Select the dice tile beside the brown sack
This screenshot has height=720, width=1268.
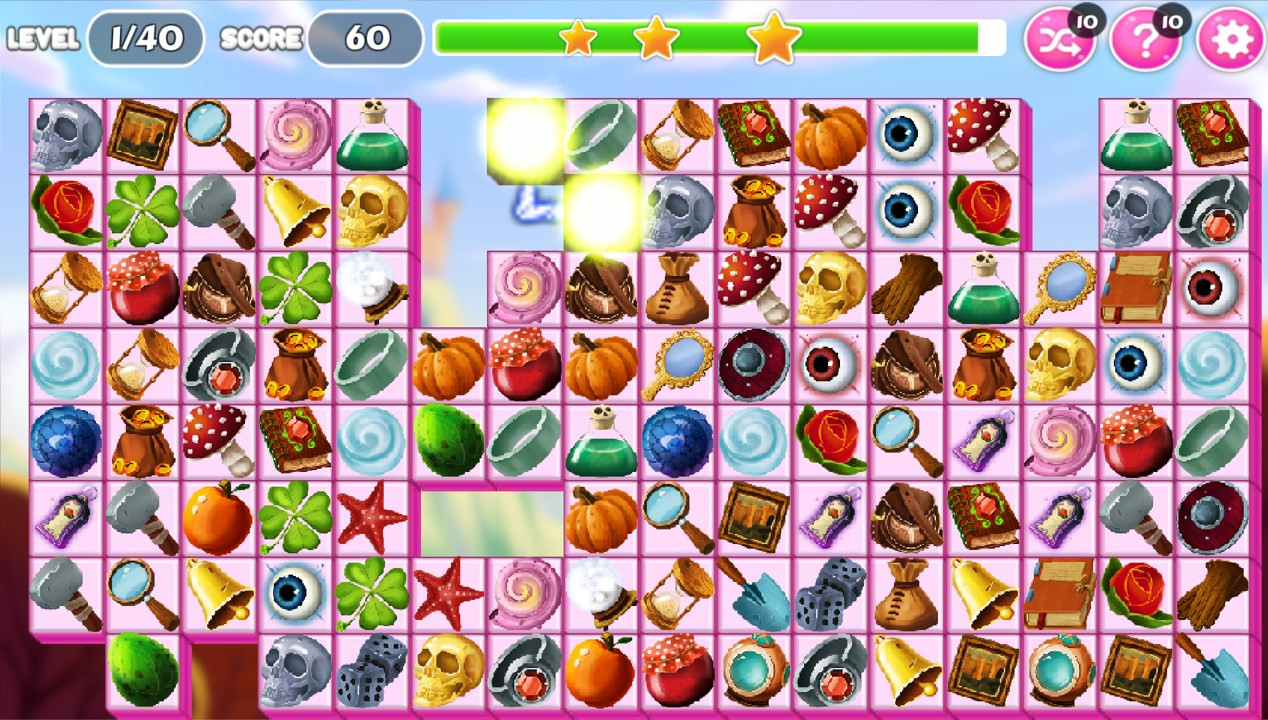click(x=830, y=595)
